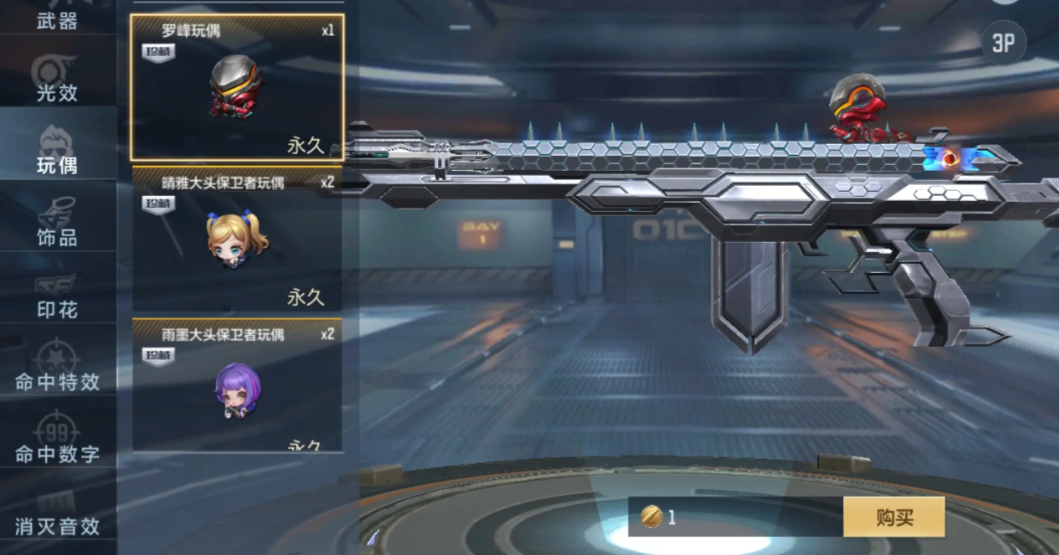Image resolution: width=1059 pixels, height=555 pixels.
Task: Open the 印花 category tab
Action: pyautogui.click(x=57, y=295)
